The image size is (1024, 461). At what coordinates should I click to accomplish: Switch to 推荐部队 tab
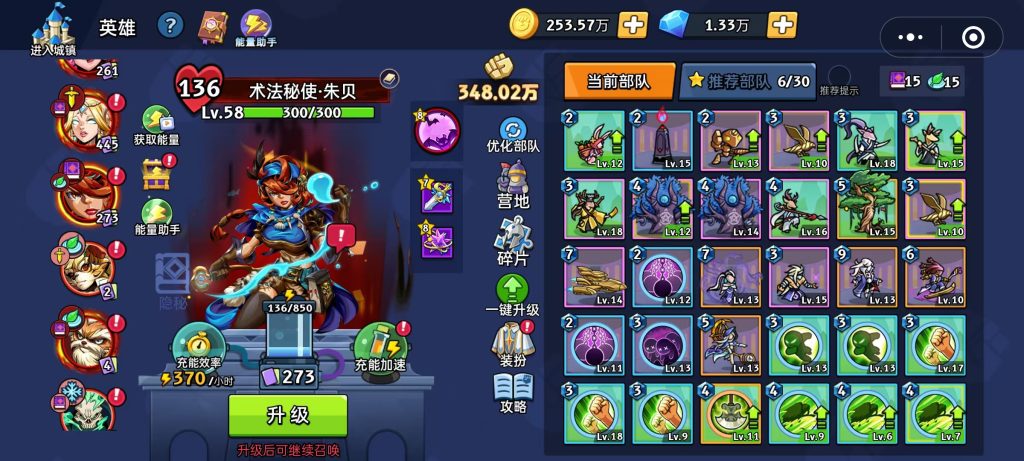point(746,82)
